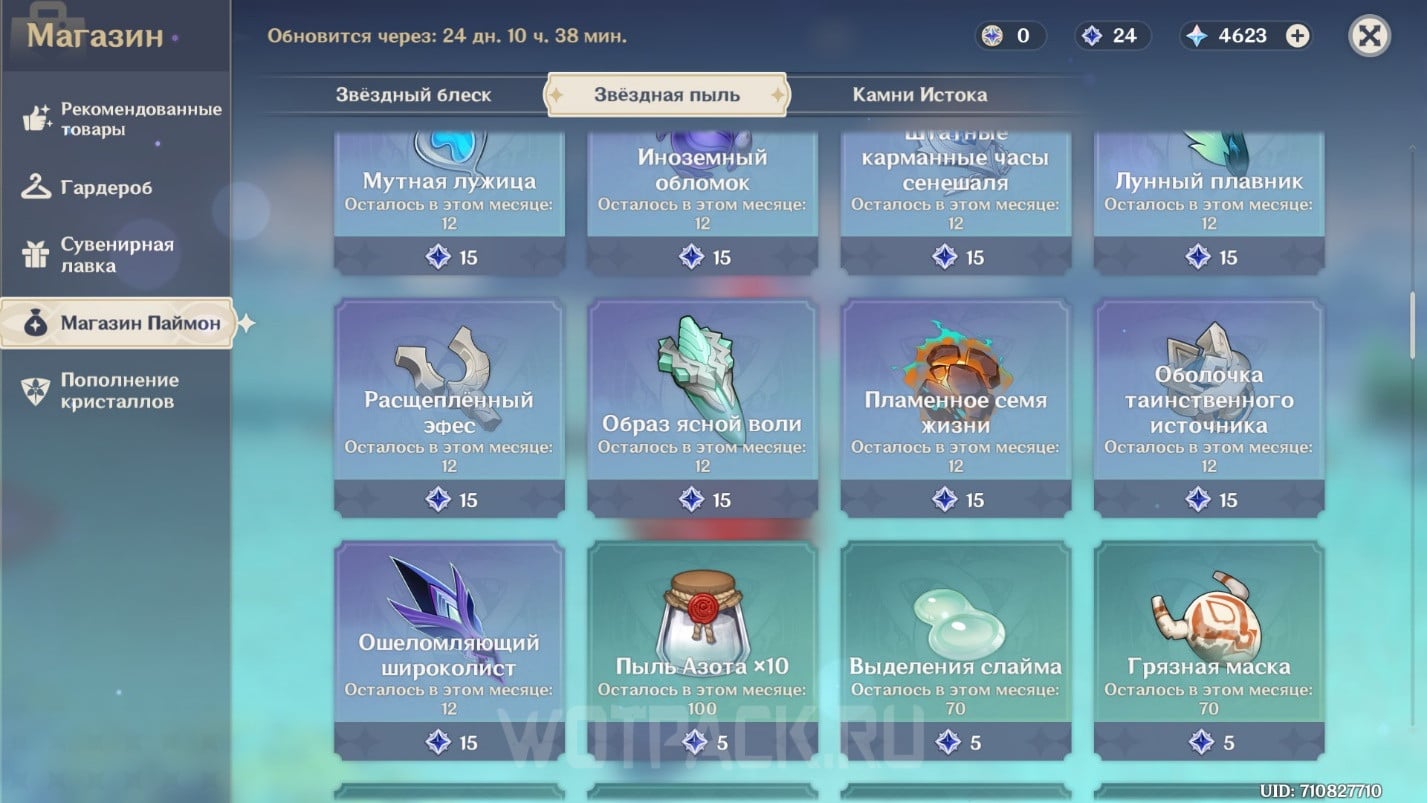Go to Сувенирная лавка
The width and height of the screenshot is (1427, 803).
[116, 255]
